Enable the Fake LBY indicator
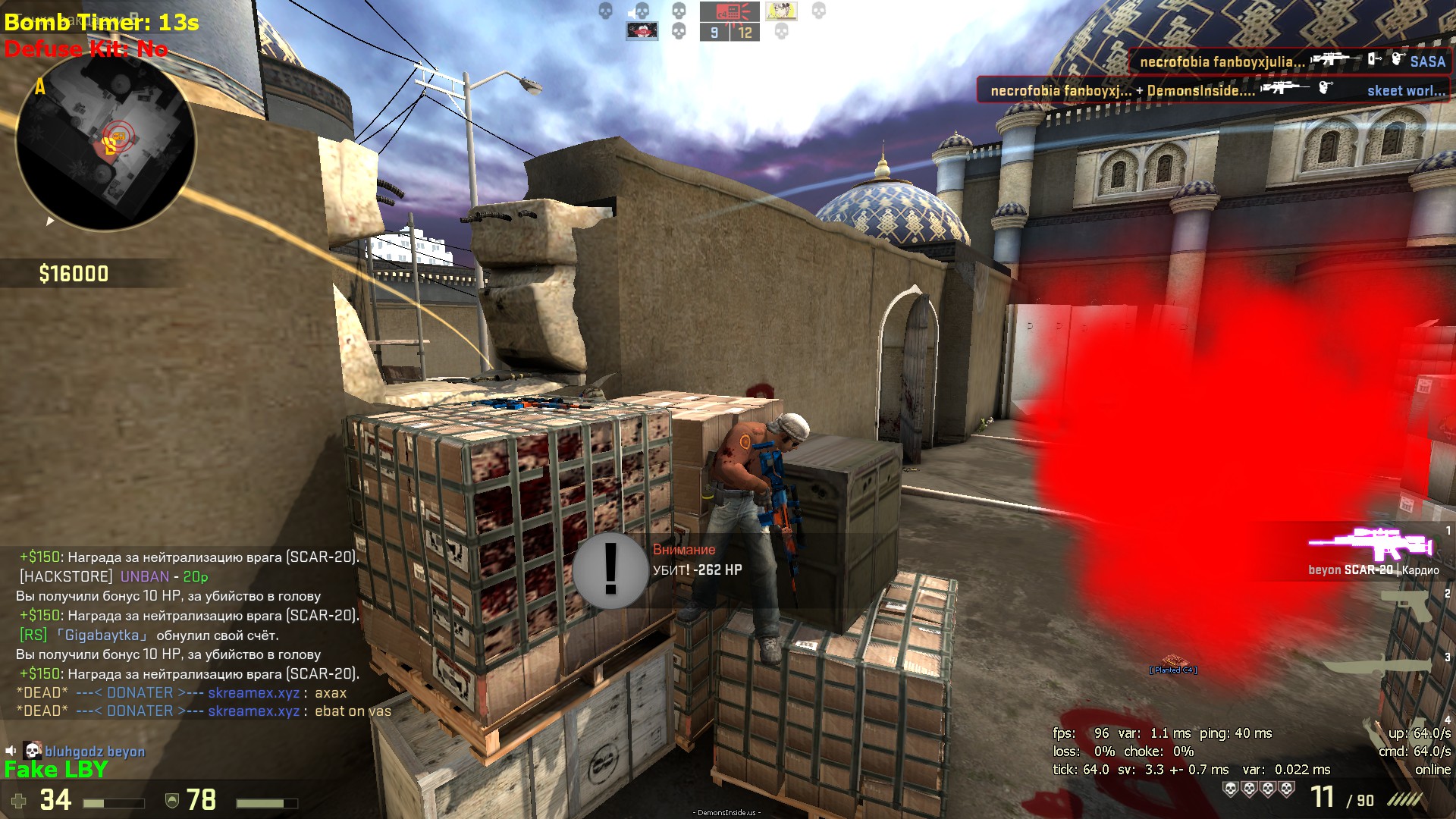 pyautogui.click(x=55, y=768)
